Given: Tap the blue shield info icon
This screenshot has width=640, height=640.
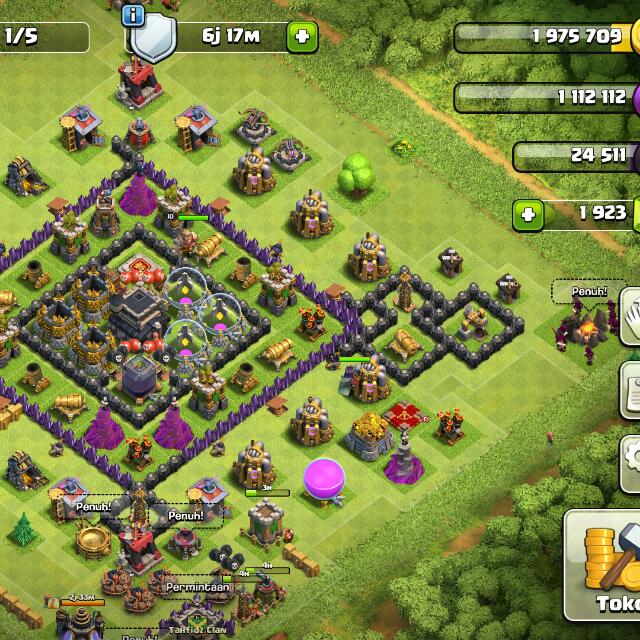Looking at the screenshot, I should pyautogui.click(x=133, y=14).
